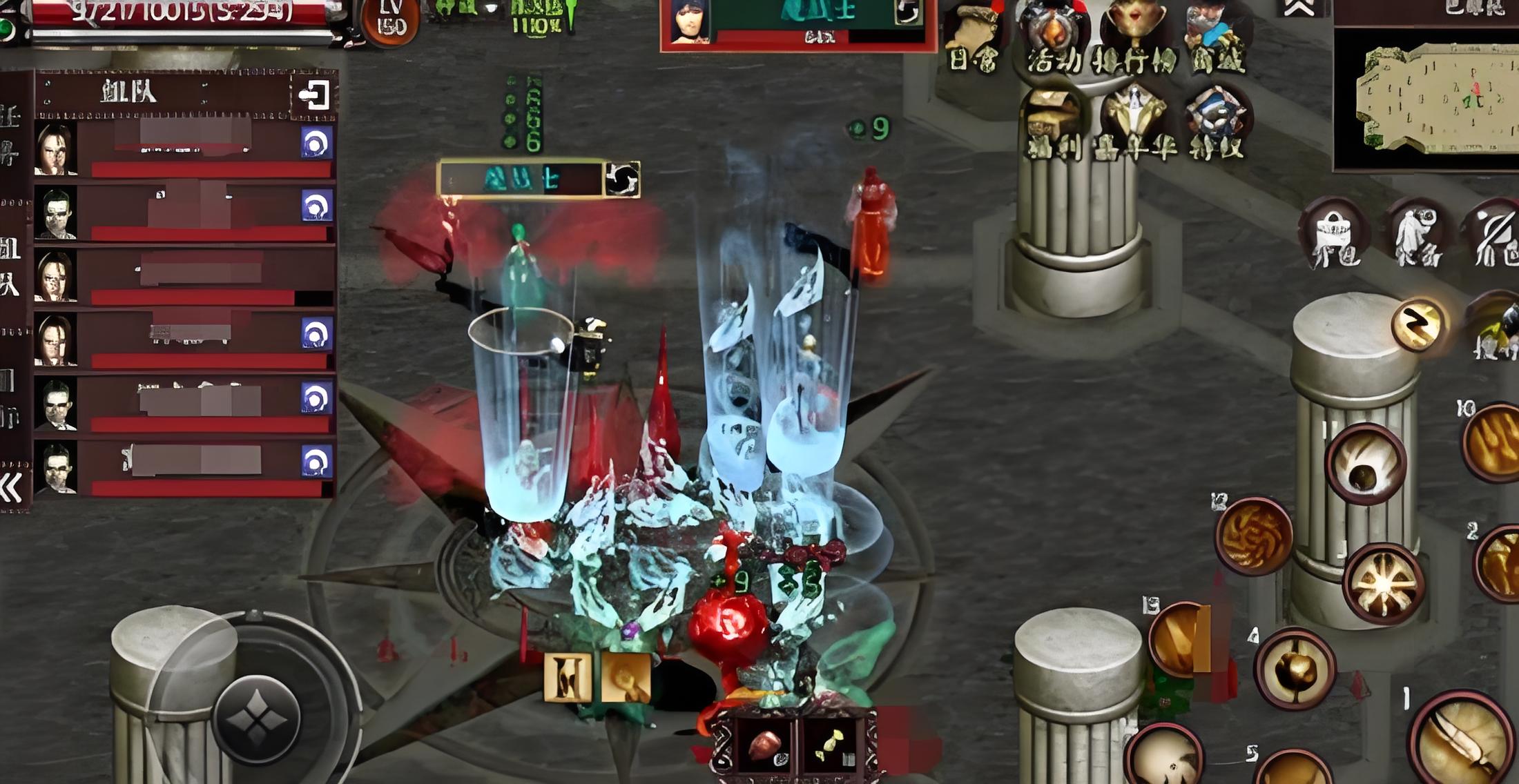This screenshot has height=784, width=1519.
Task: Collapse the top icon row with the chevron
Action: [x=1298, y=8]
